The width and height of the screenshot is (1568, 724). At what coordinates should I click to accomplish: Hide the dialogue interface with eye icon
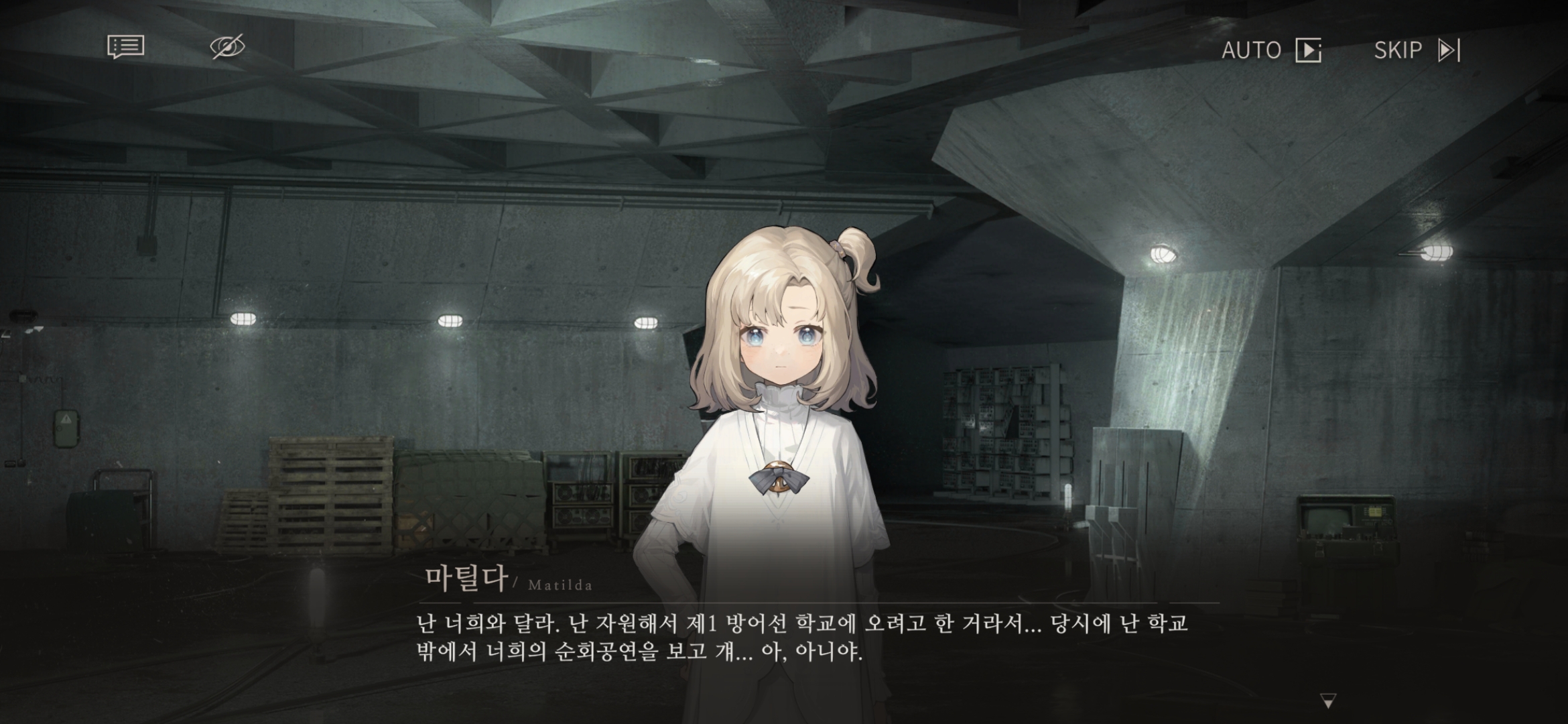(x=227, y=47)
